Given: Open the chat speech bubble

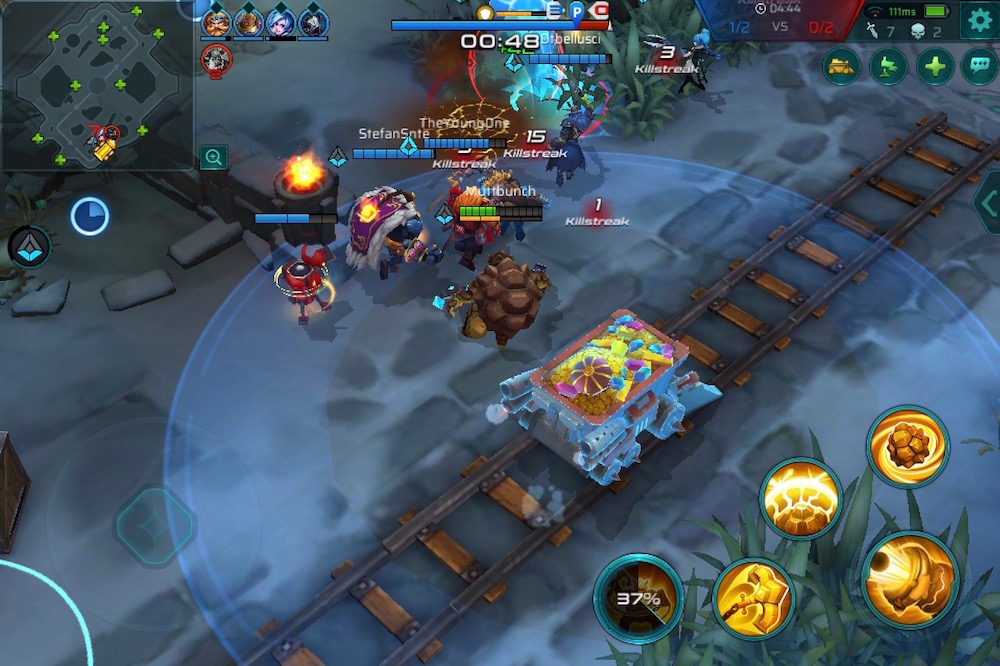Looking at the screenshot, I should 979,67.
